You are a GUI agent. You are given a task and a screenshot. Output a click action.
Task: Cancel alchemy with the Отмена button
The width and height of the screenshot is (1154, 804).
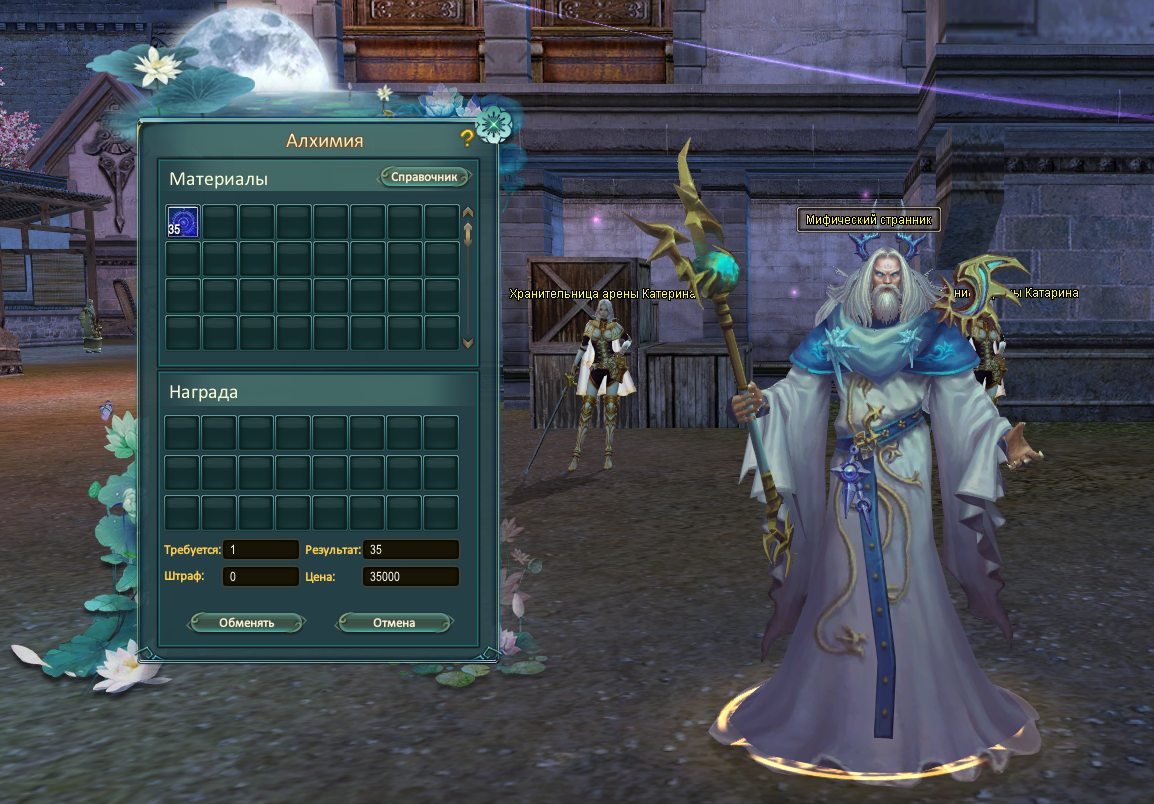[394, 622]
